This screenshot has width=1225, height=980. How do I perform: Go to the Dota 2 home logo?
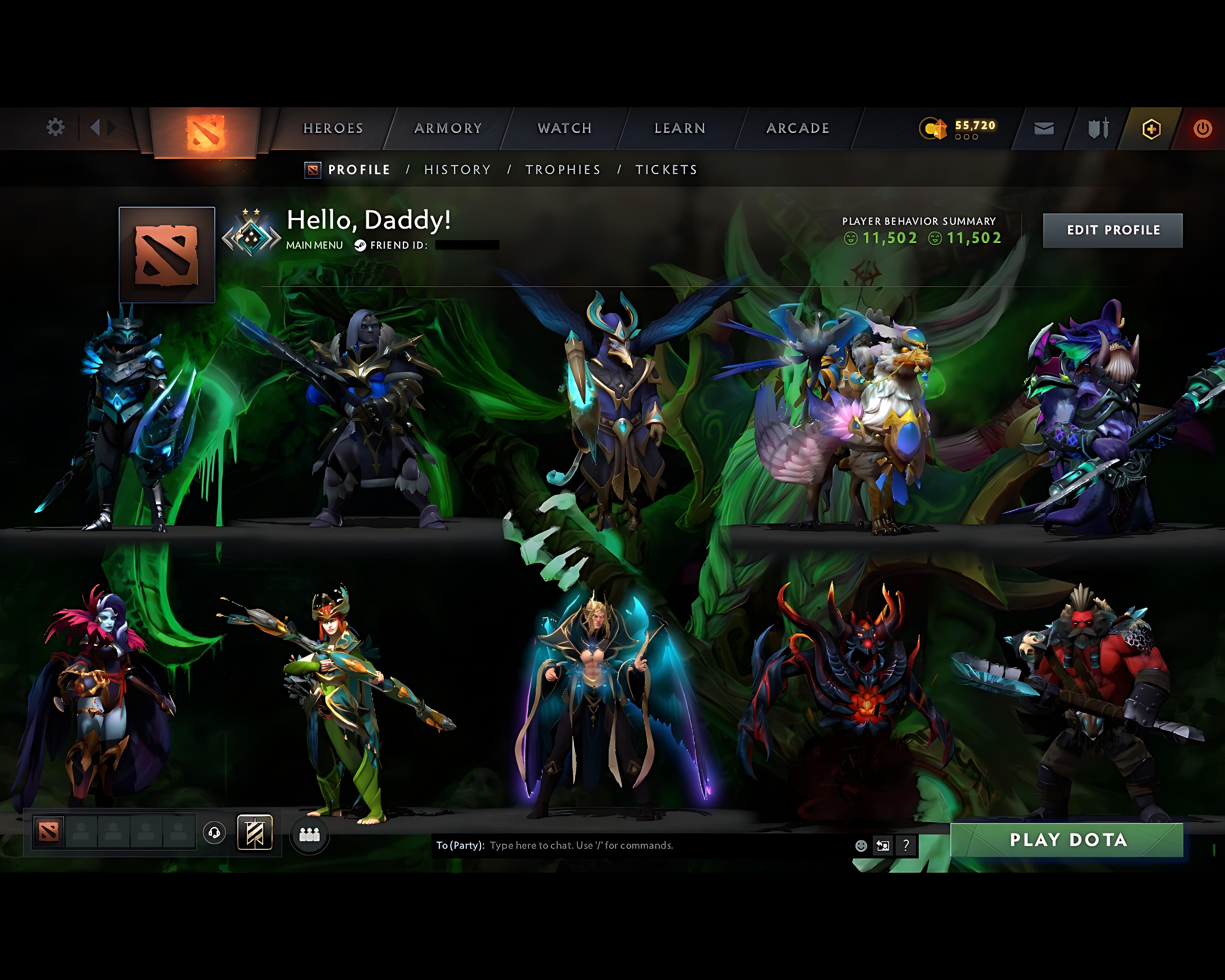coord(205,132)
